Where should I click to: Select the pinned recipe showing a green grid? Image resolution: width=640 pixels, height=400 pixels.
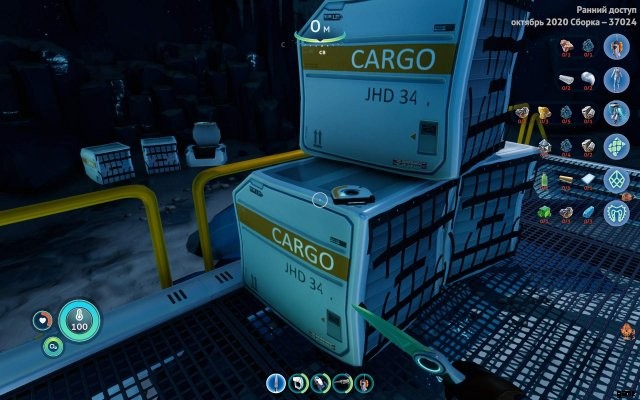616,146
